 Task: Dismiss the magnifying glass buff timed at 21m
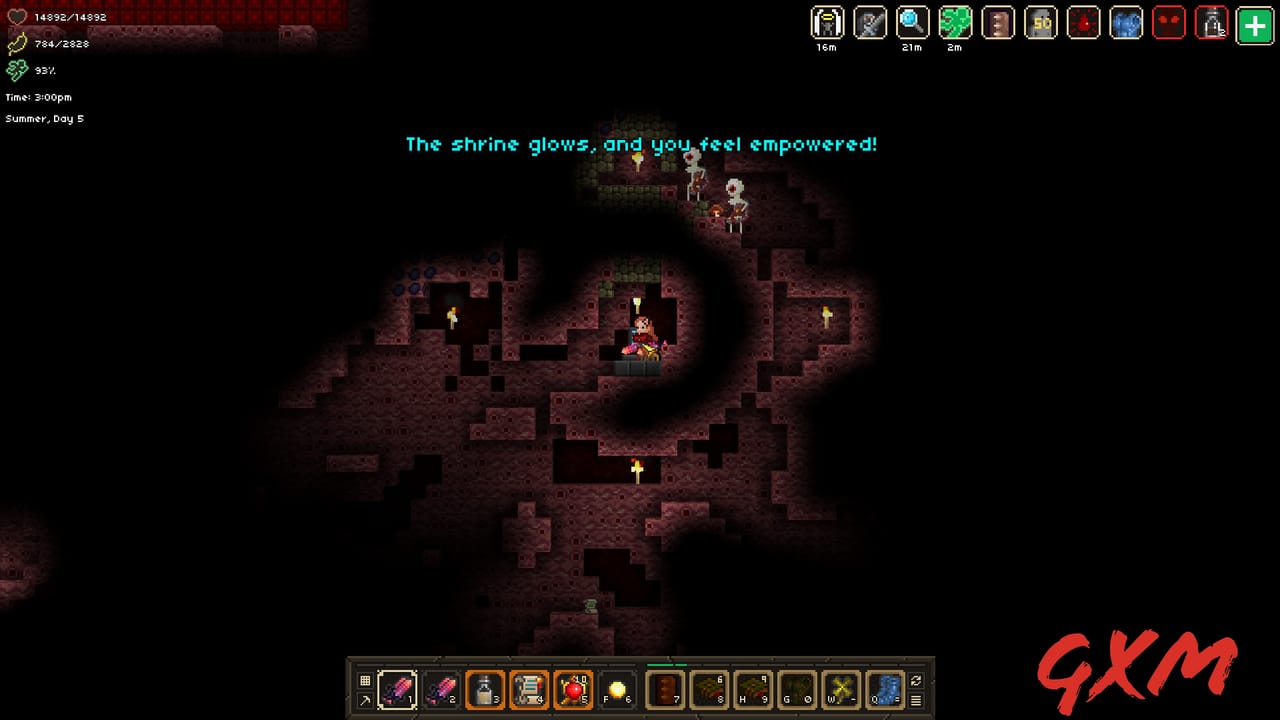912,25
